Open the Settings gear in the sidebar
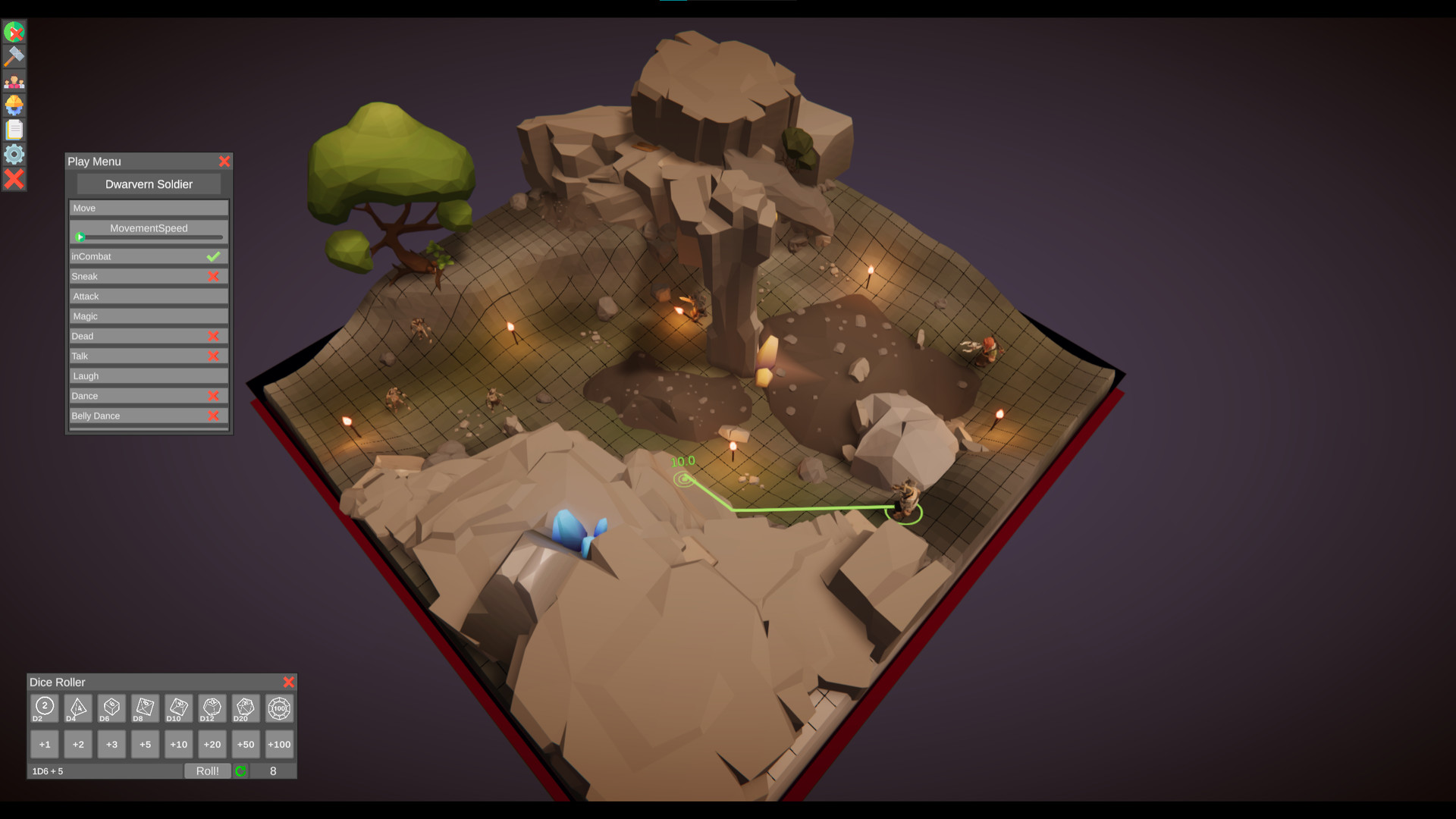This screenshot has height=819, width=1456. (14, 154)
